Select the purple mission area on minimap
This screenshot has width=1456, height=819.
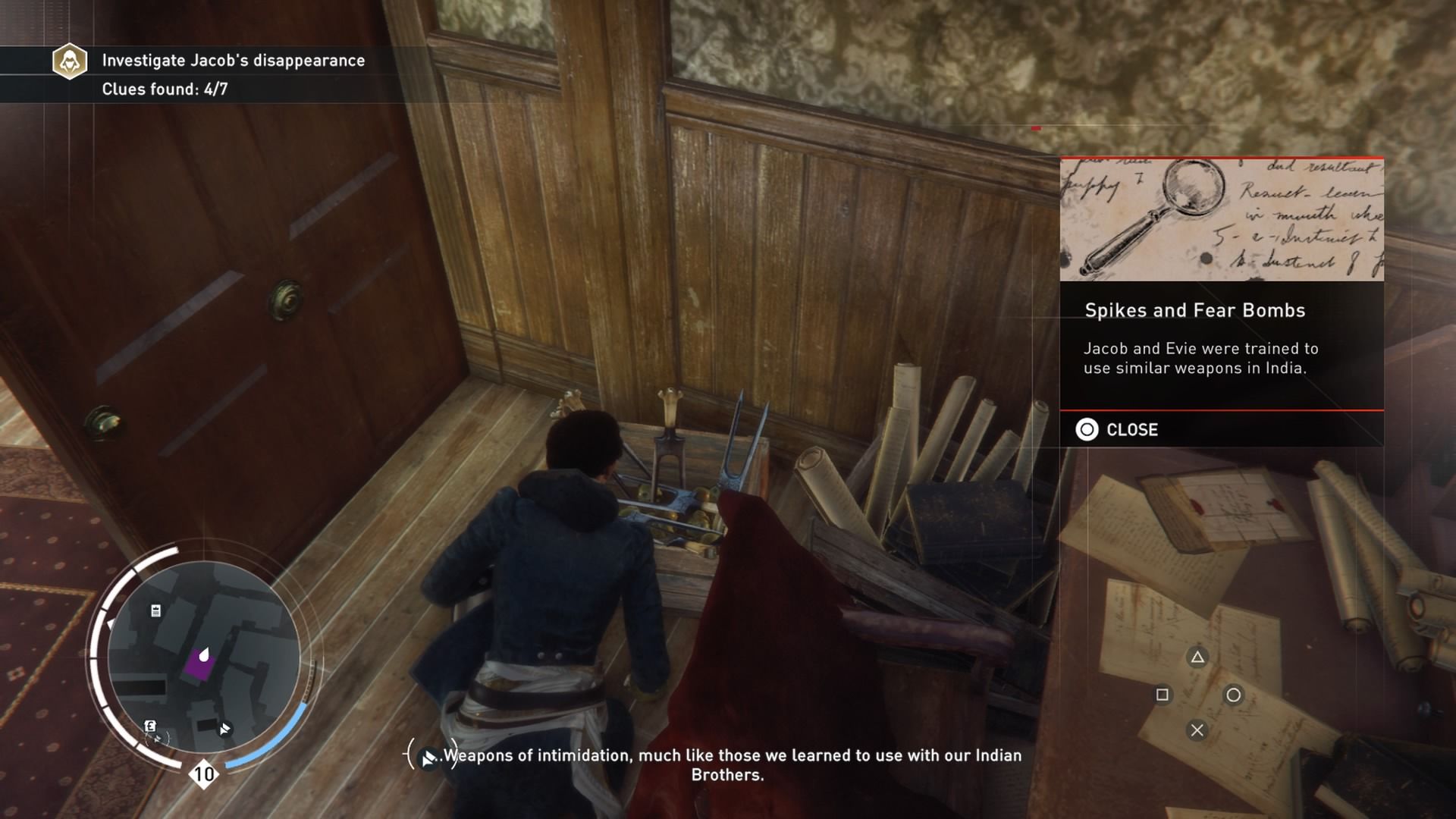click(199, 665)
